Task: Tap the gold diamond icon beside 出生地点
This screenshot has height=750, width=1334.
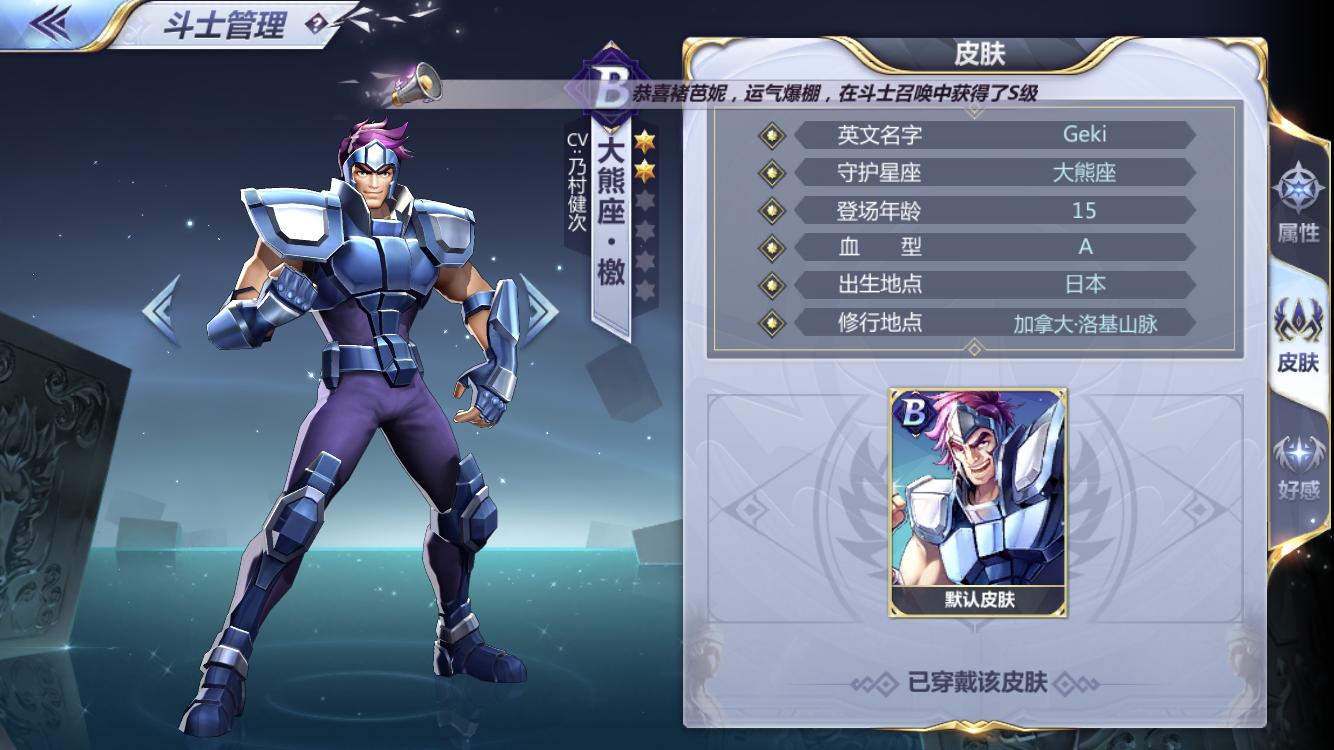Action: [x=770, y=284]
